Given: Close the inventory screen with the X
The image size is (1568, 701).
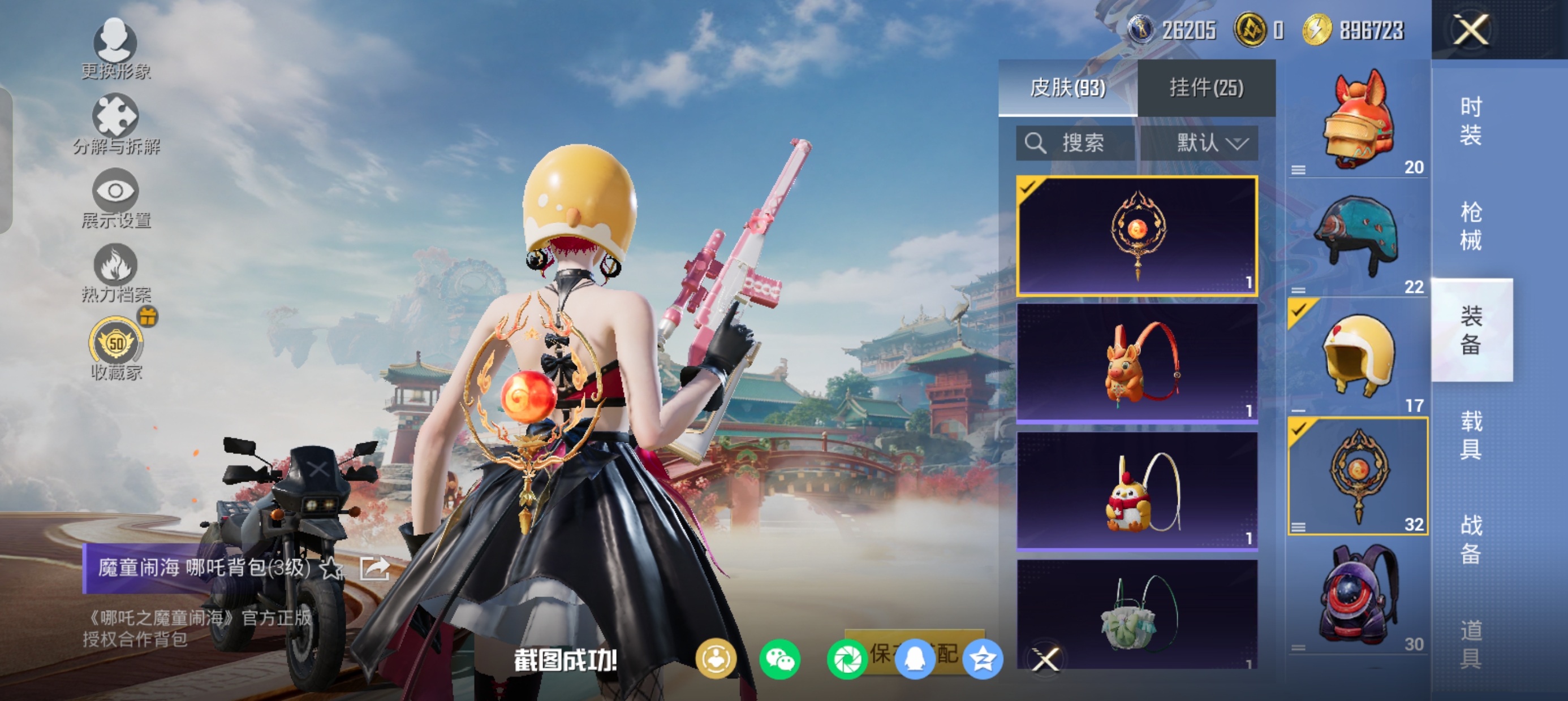Looking at the screenshot, I should click(x=1471, y=30).
